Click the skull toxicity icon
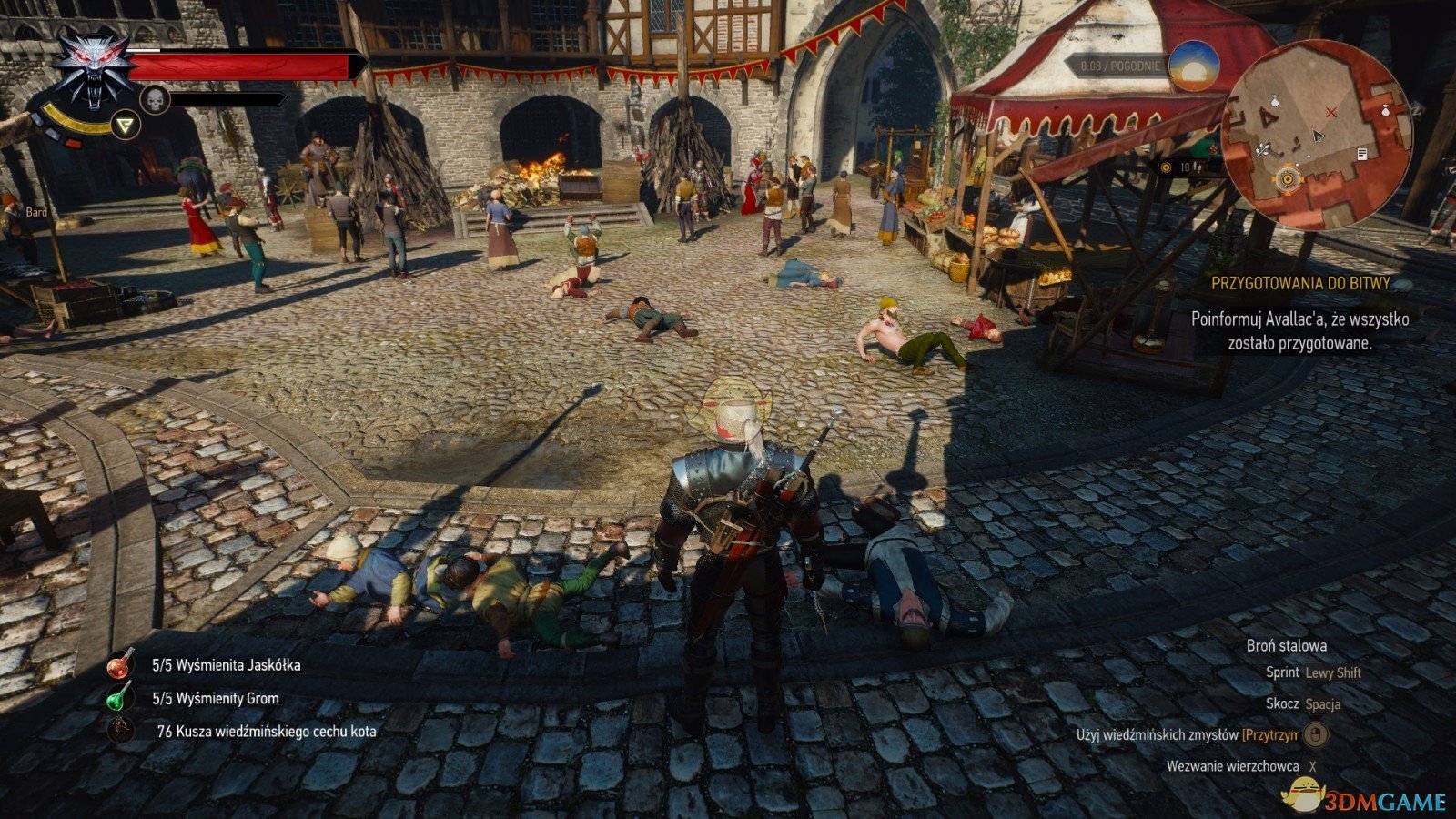1456x819 pixels. coord(155,99)
